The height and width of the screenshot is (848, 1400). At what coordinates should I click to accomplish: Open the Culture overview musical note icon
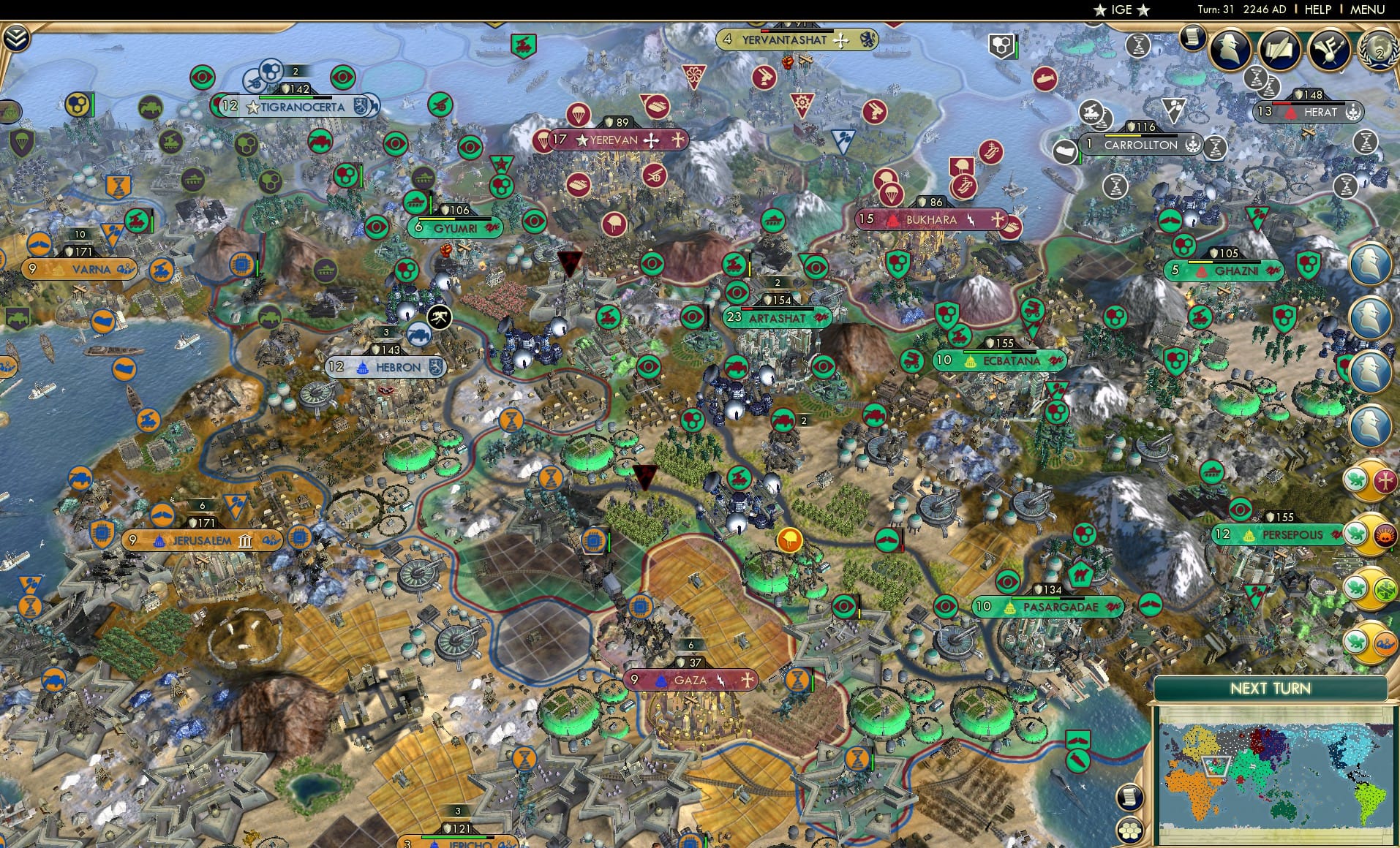point(1329,50)
